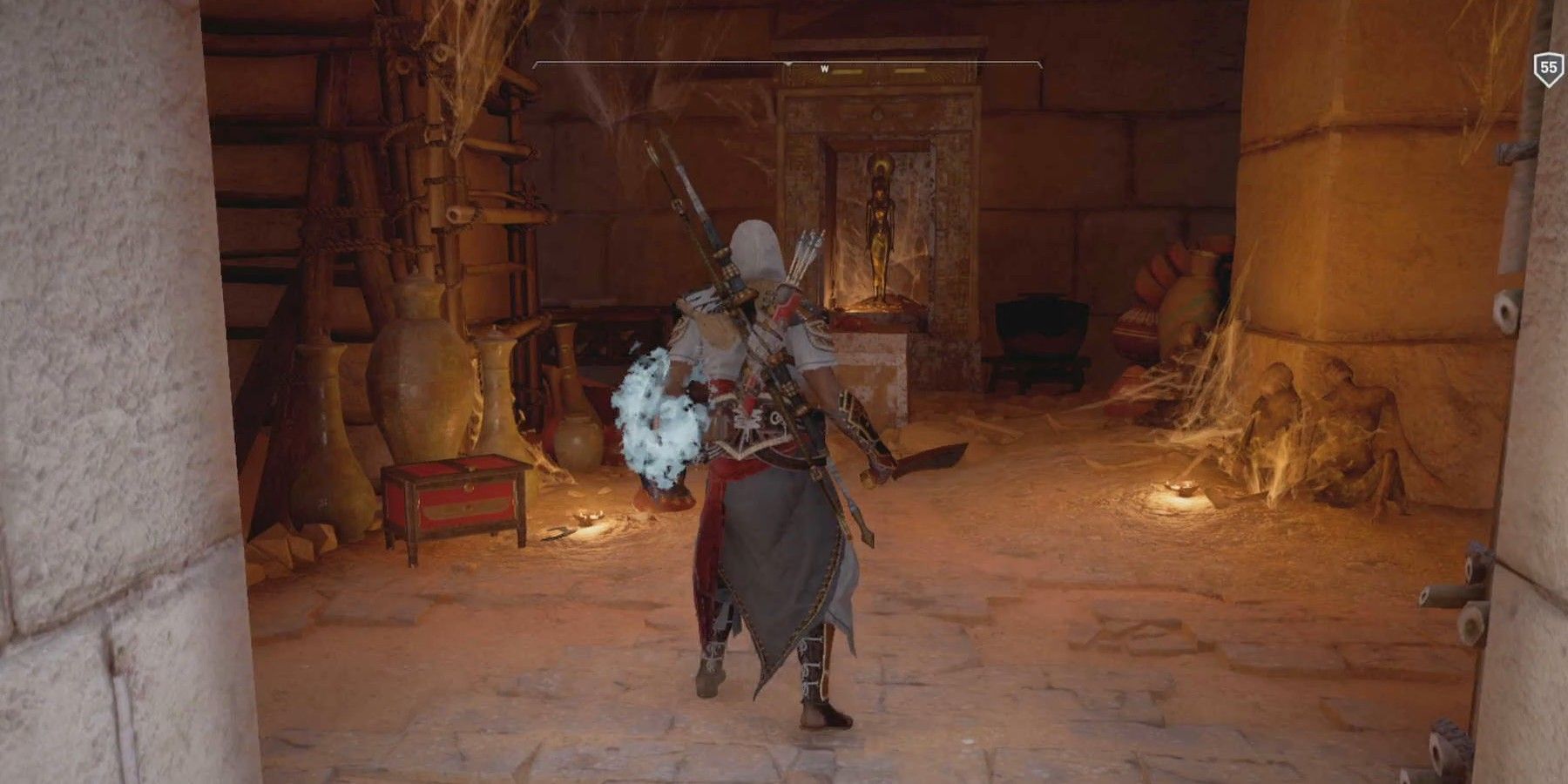The height and width of the screenshot is (784, 1568).
Task: Click the notch indicator on the compass bar
Action: tap(788, 63)
